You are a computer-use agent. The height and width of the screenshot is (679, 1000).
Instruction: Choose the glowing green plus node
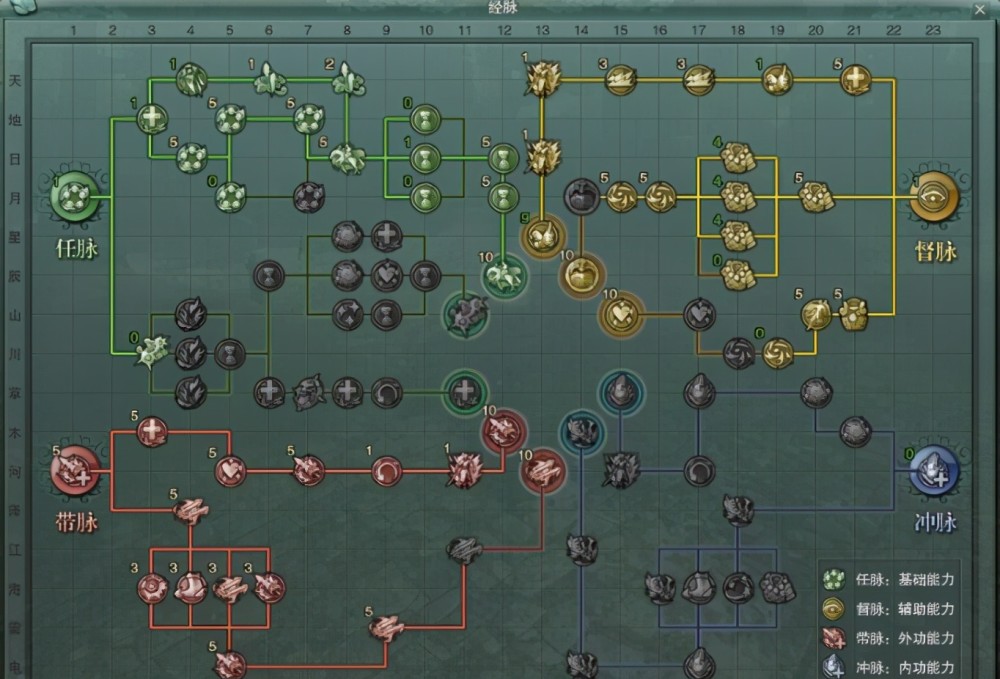point(464,392)
